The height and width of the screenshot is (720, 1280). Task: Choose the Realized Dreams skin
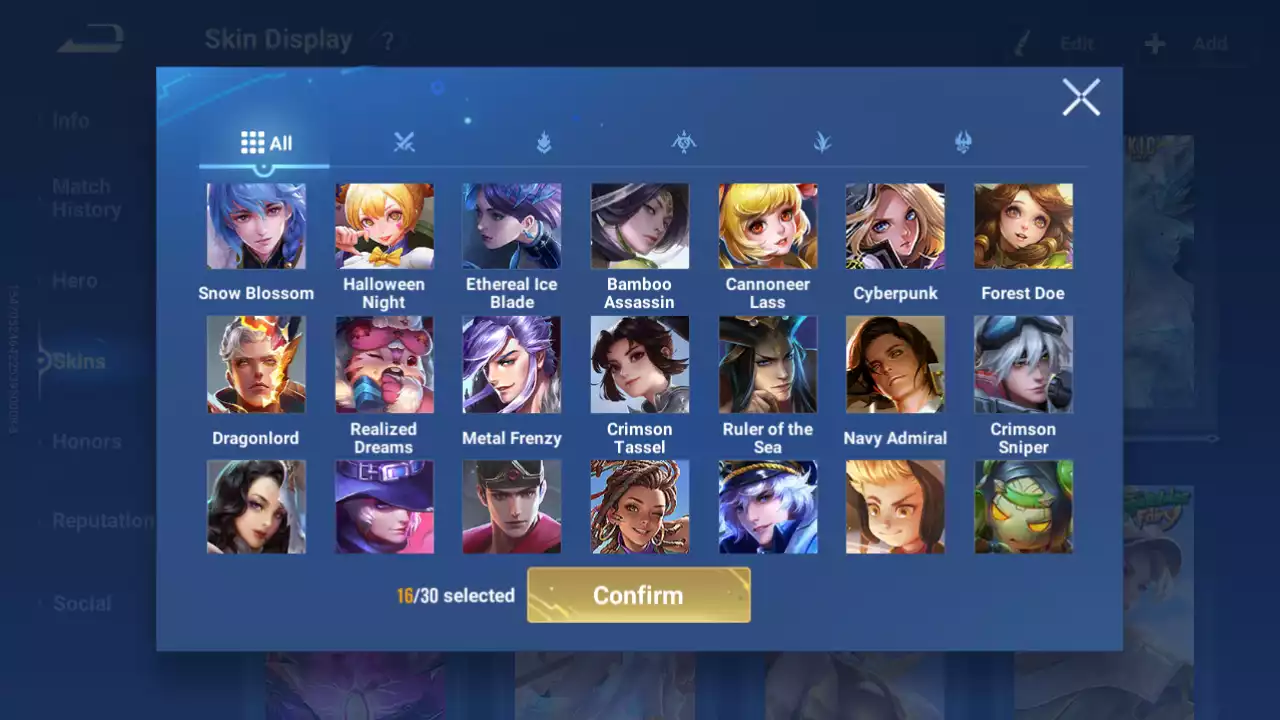pos(384,364)
